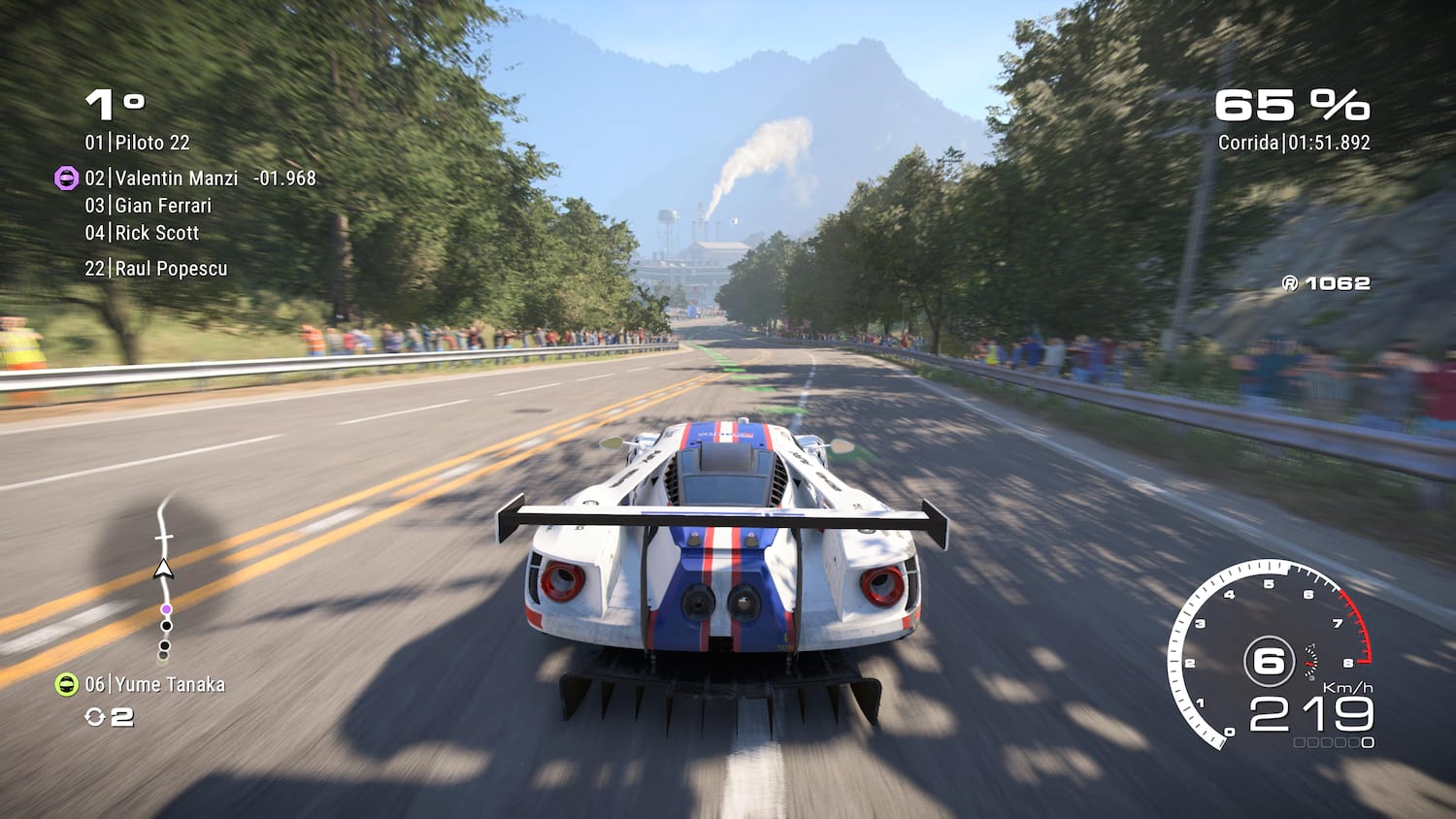The image size is (1456, 819).
Task: Click the purple rival icon beside Valentin Manzi
Action: (x=66, y=179)
